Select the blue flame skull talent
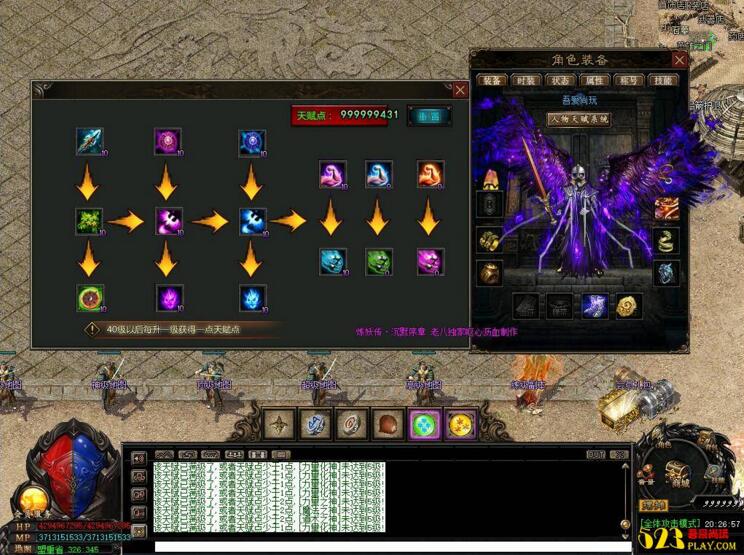Viewport: 744px width, 555px height. click(x=252, y=297)
